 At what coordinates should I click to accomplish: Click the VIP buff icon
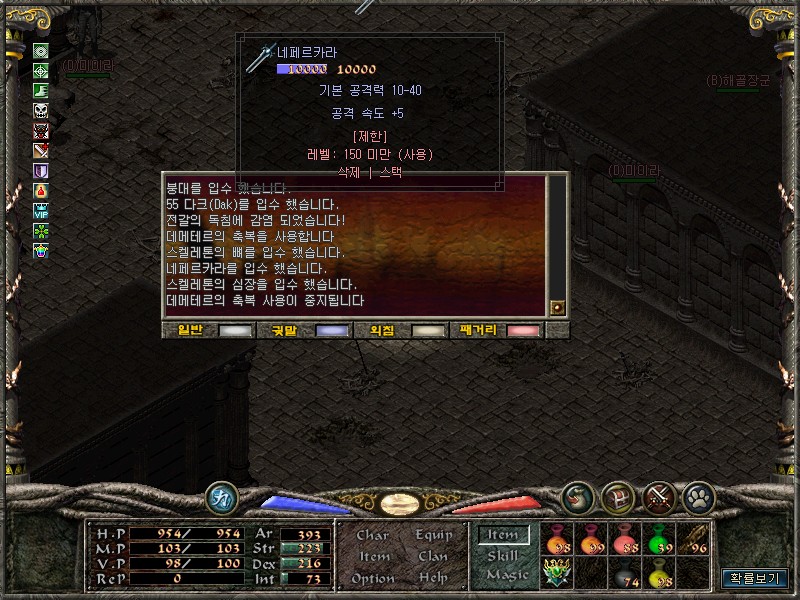[x=41, y=210]
